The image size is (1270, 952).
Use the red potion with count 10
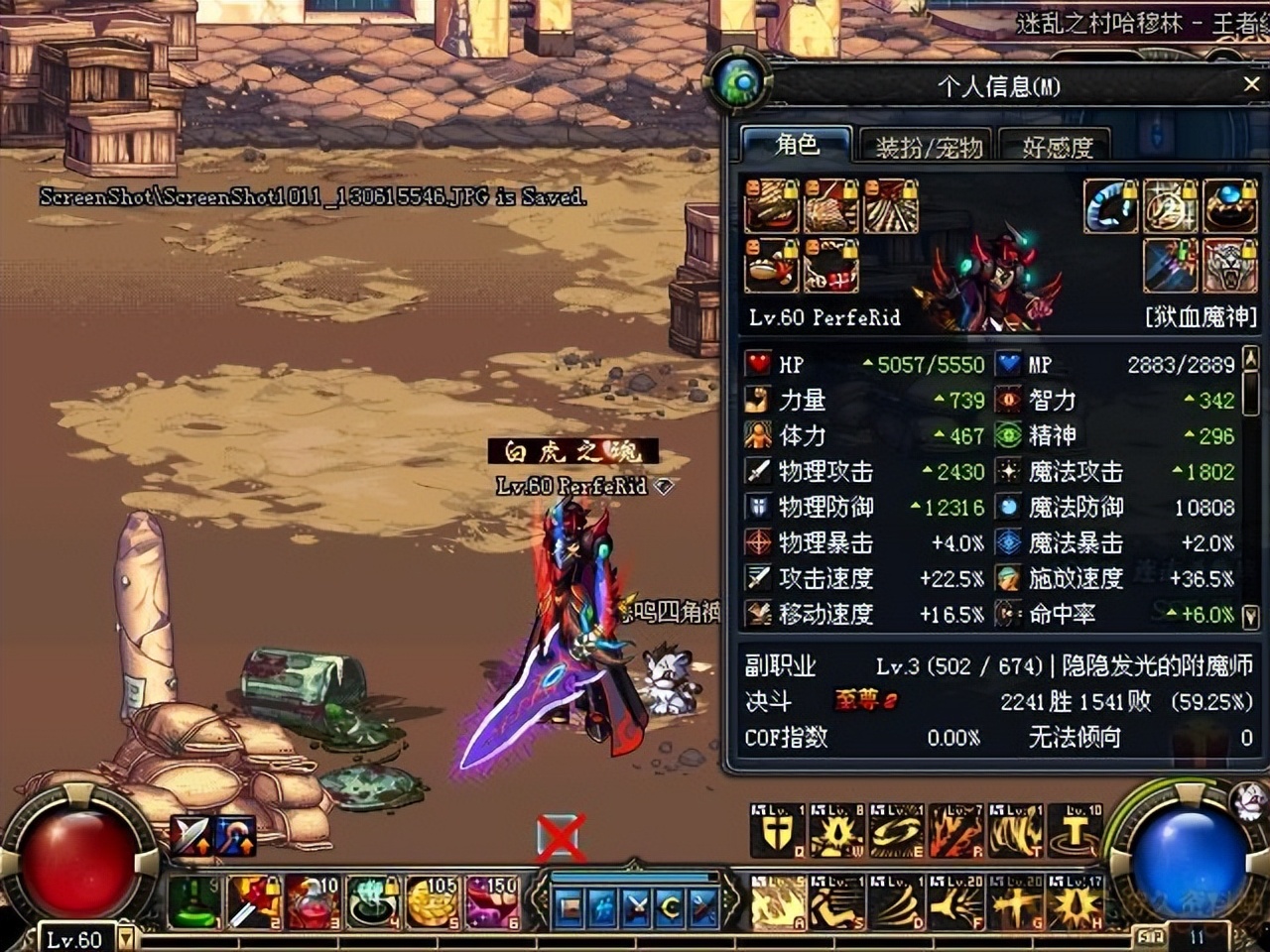pyautogui.click(x=314, y=901)
